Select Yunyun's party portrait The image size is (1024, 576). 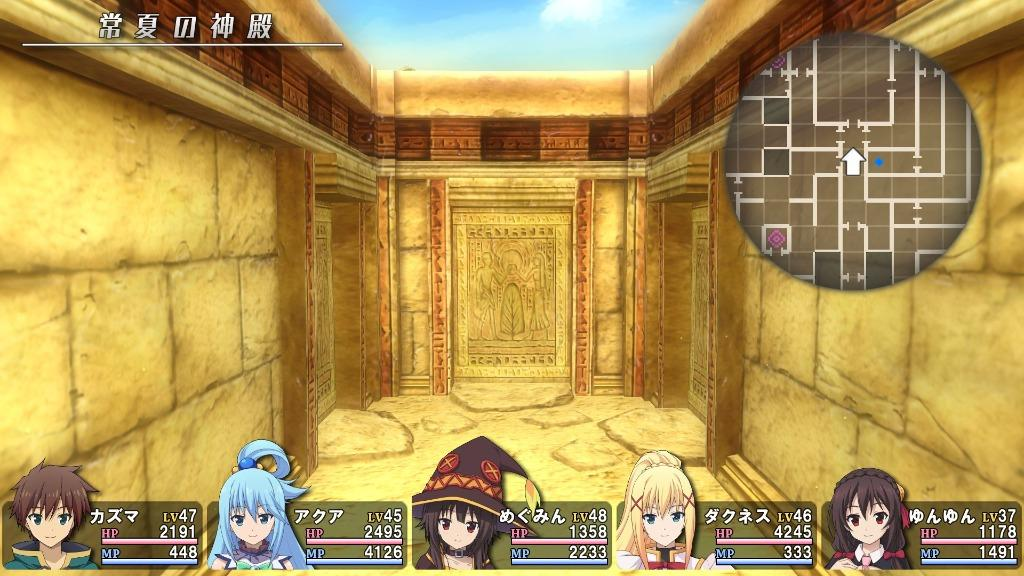pos(866,520)
